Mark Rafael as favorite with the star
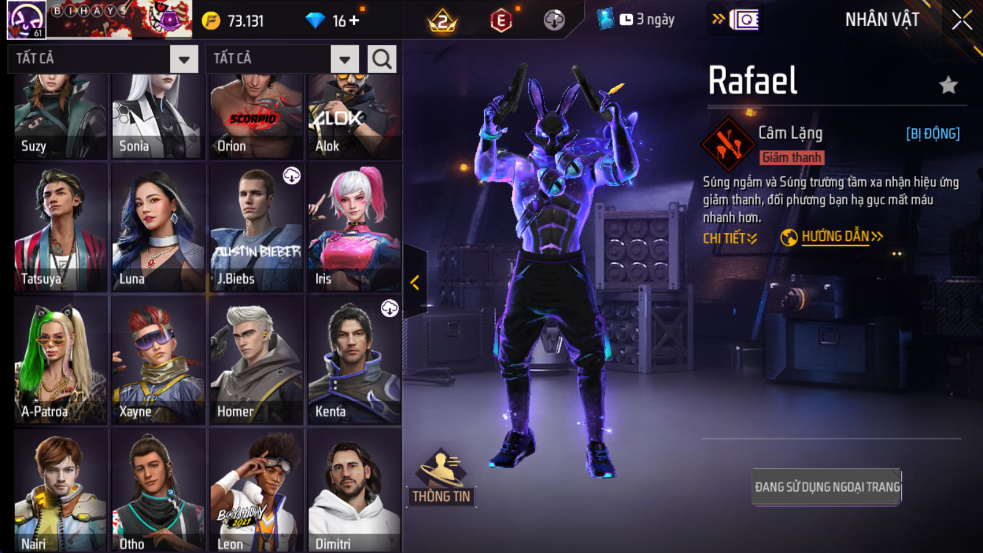Viewport: 983px width, 553px height. point(948,86)
